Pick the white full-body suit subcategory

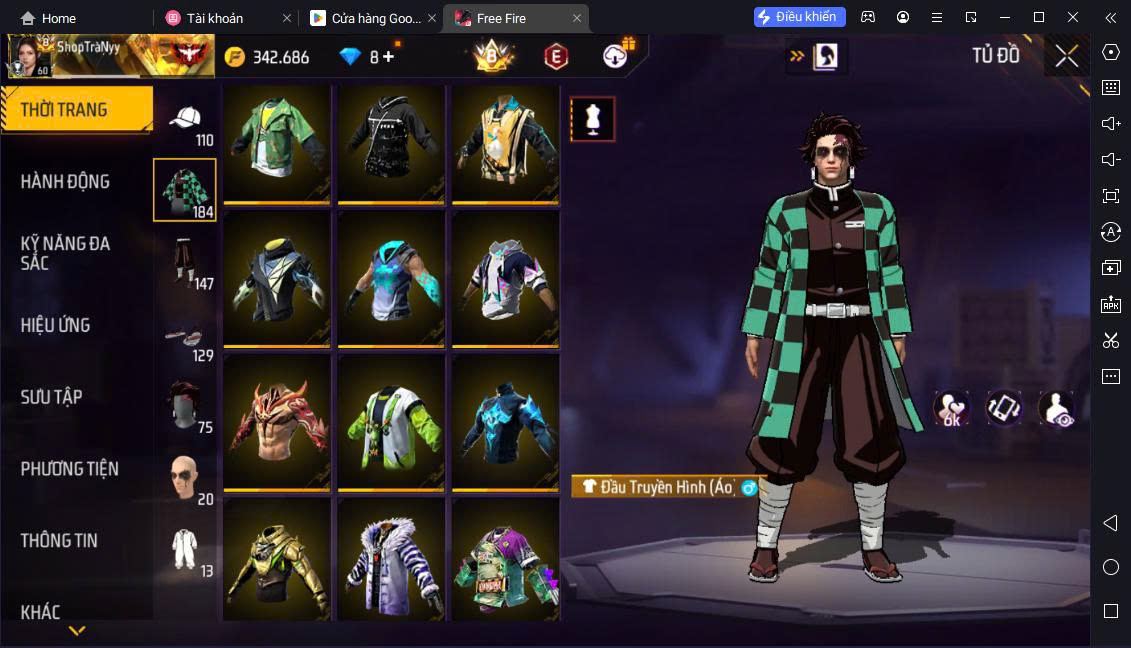185,551
